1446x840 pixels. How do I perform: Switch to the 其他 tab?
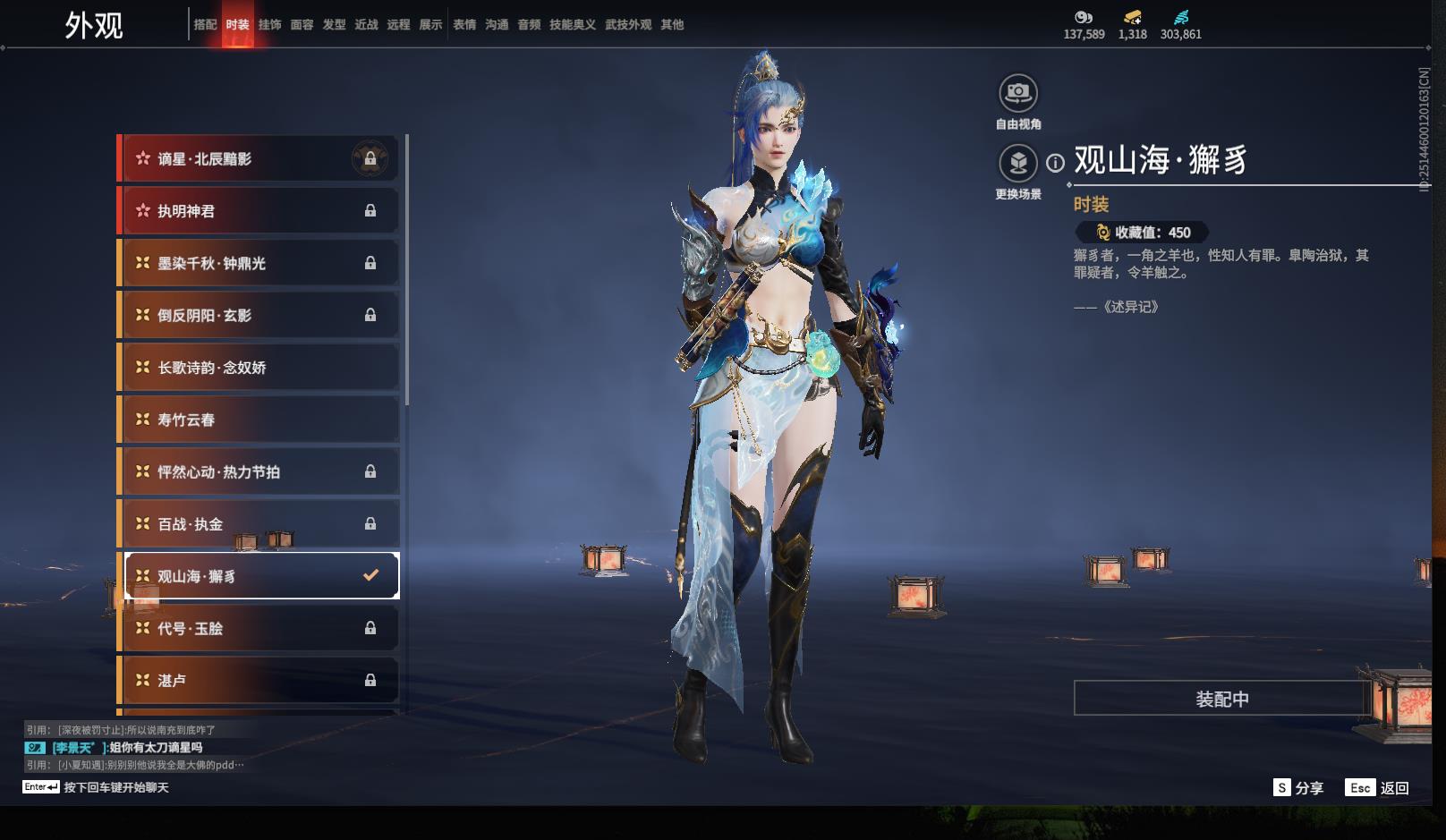point(672,25)
